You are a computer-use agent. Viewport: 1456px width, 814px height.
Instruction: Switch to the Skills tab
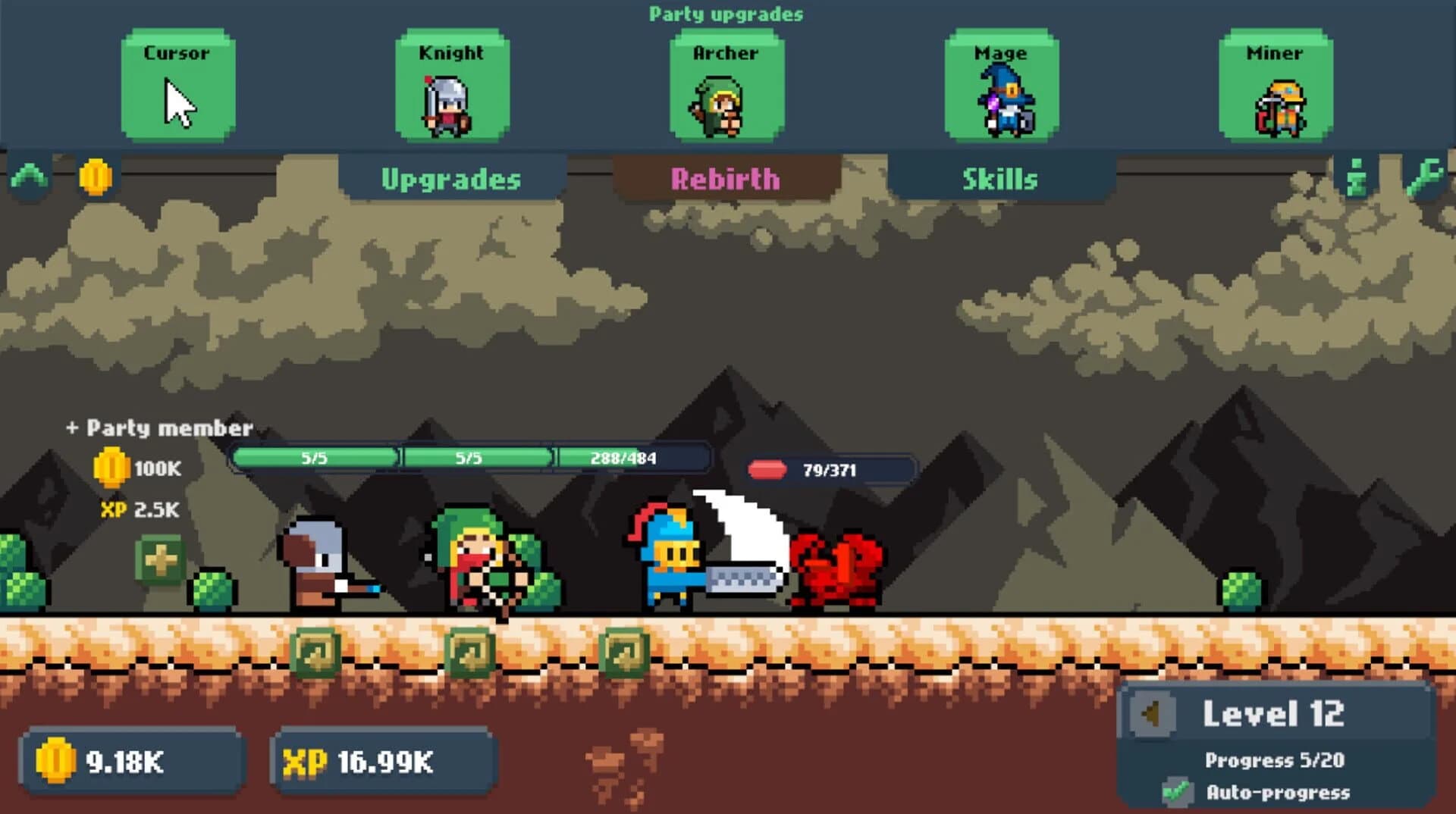tap(999, 180)
